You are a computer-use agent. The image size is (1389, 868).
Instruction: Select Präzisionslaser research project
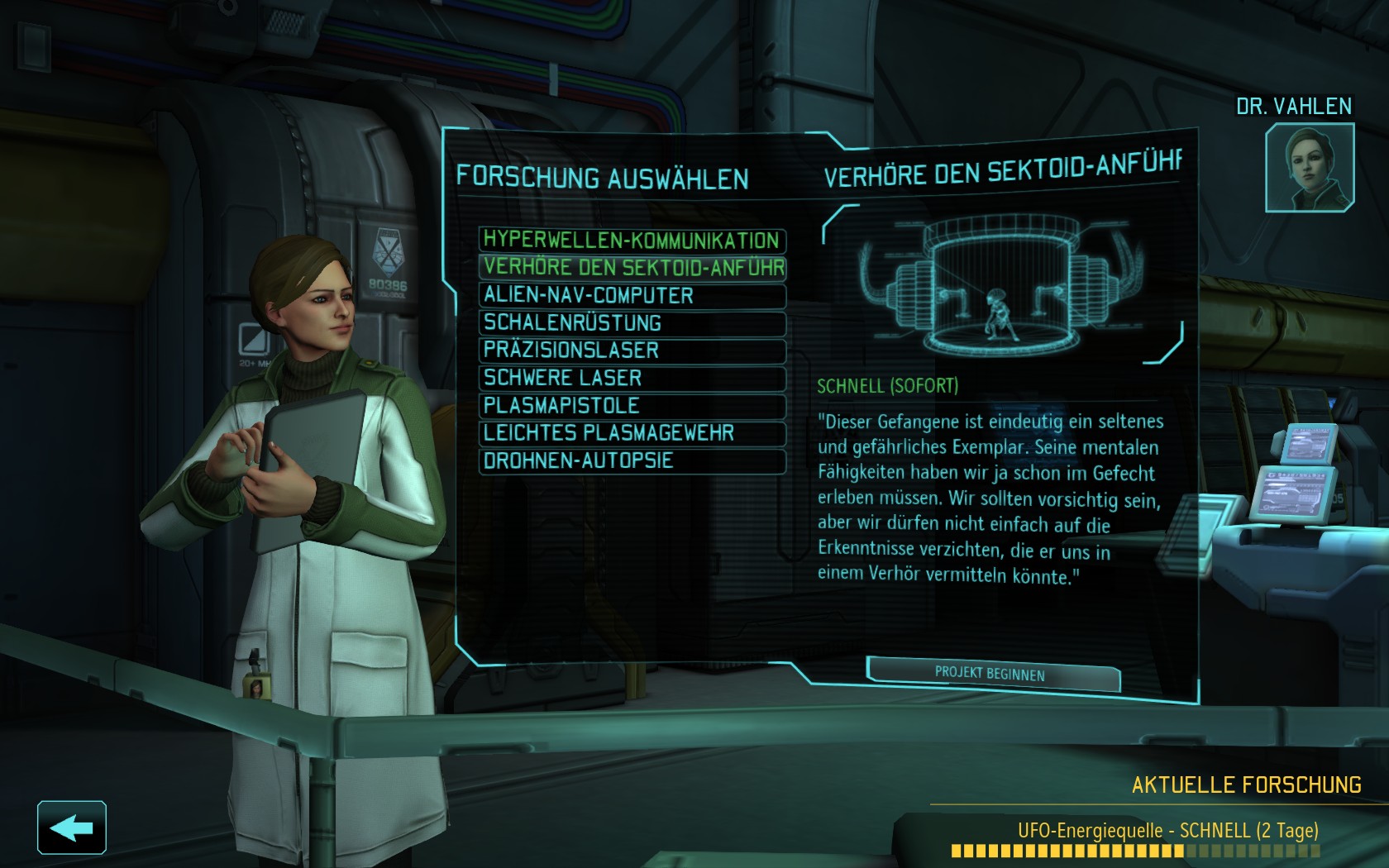pyautogui.click(x=632, y=350)
